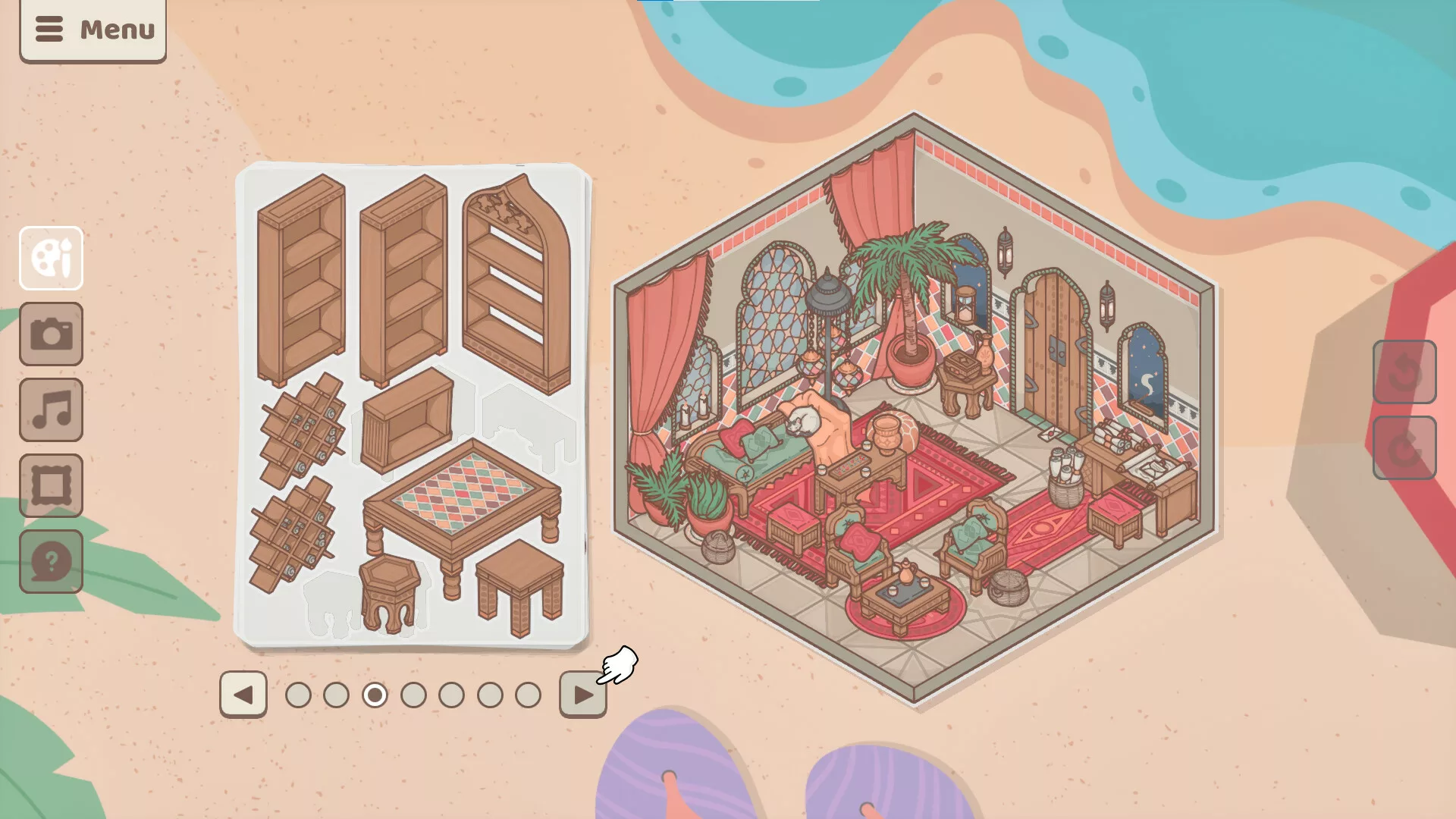
Task: Toggle the music note button
Action: [x=51, y=409]
